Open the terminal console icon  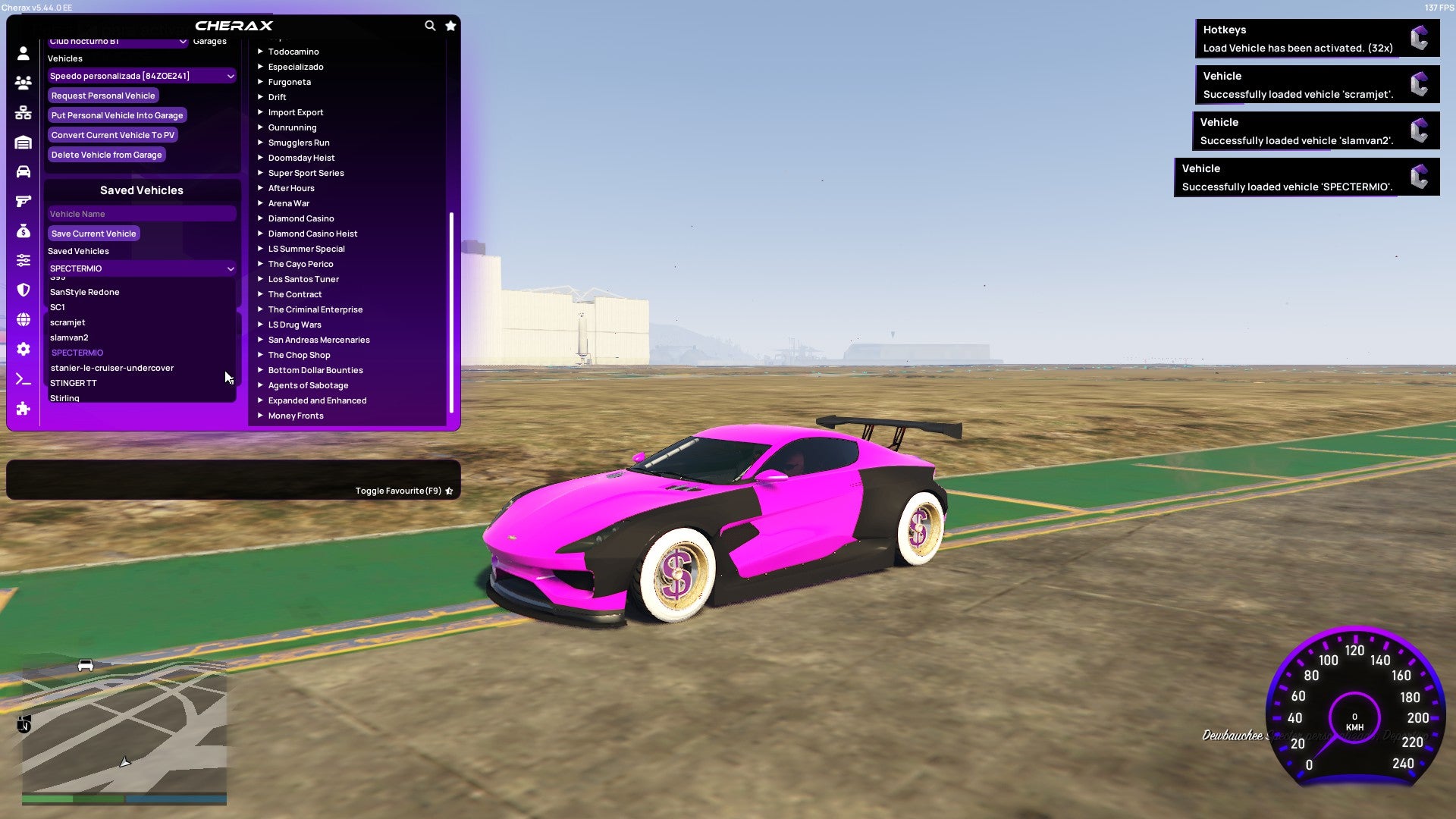22,379
